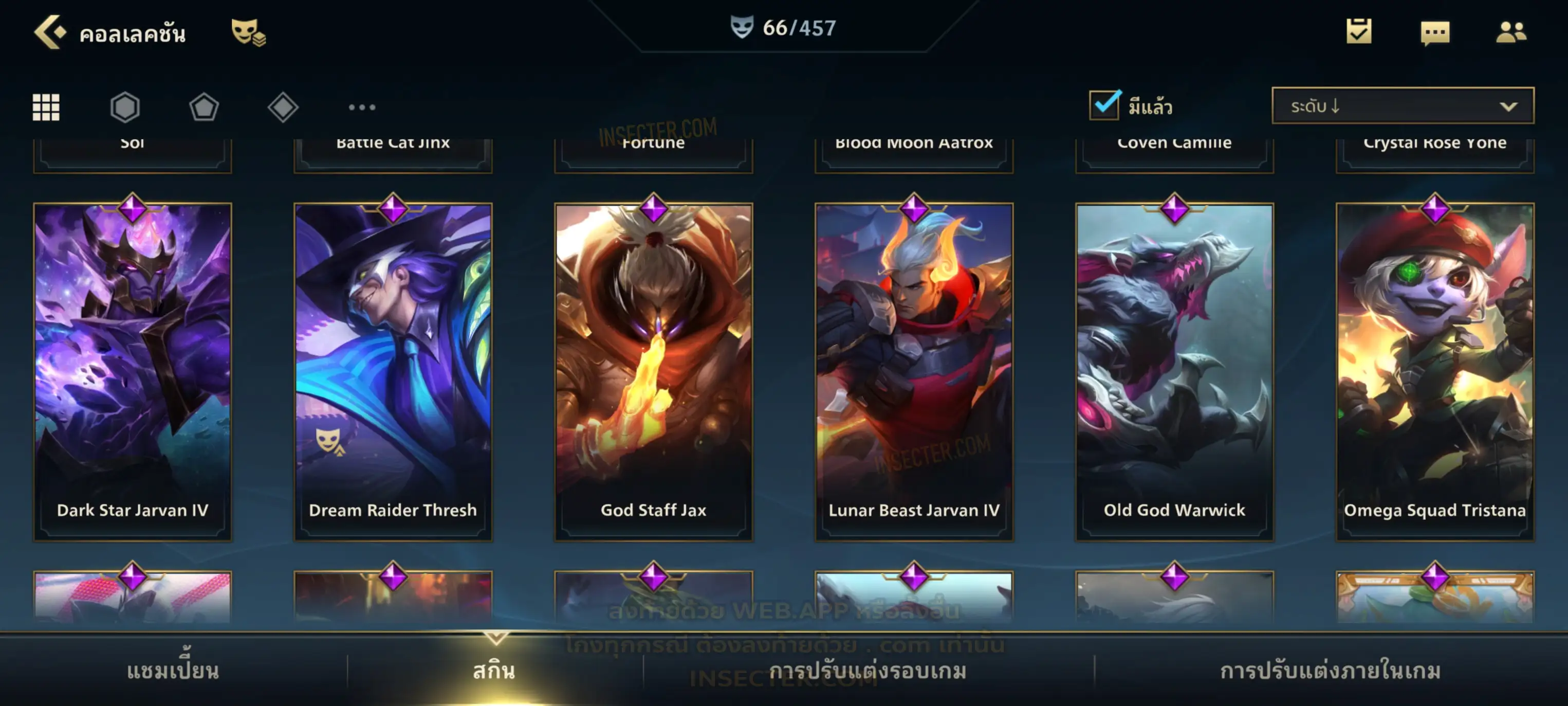Switch to the แชมเปี้ยน tab
The image size is (1568, 706).
pos(173,671)
